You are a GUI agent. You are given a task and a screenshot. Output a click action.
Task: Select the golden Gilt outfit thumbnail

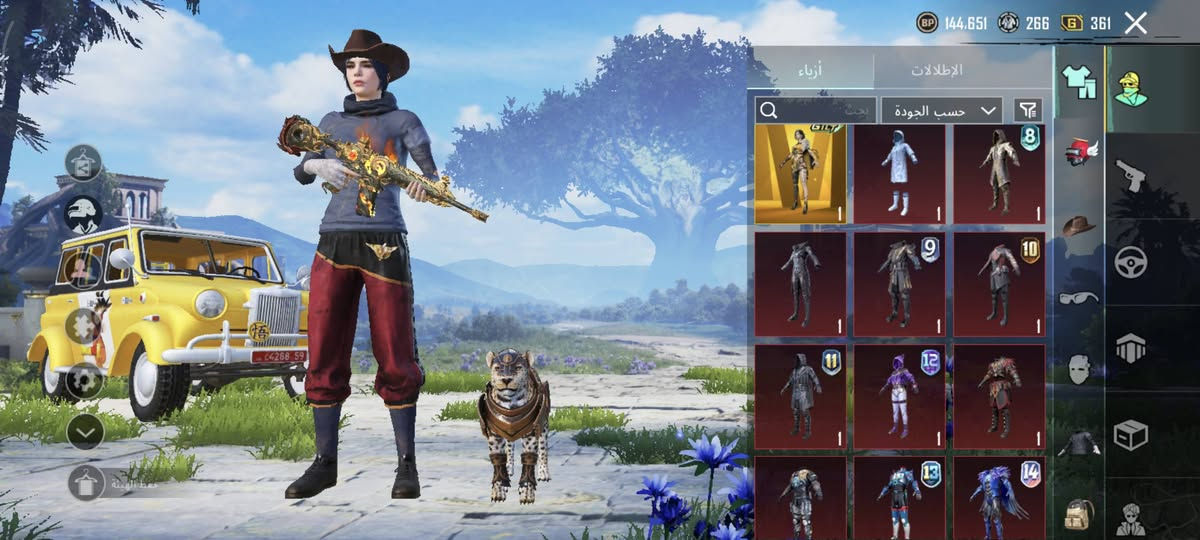click(800, 173)
